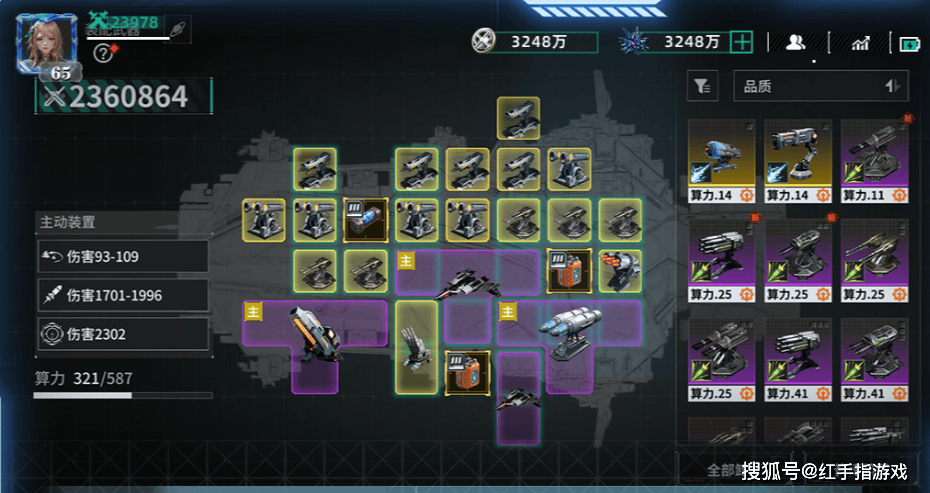Select the blue capsule module slot
The image size is (930, 493).
point(364,219)
